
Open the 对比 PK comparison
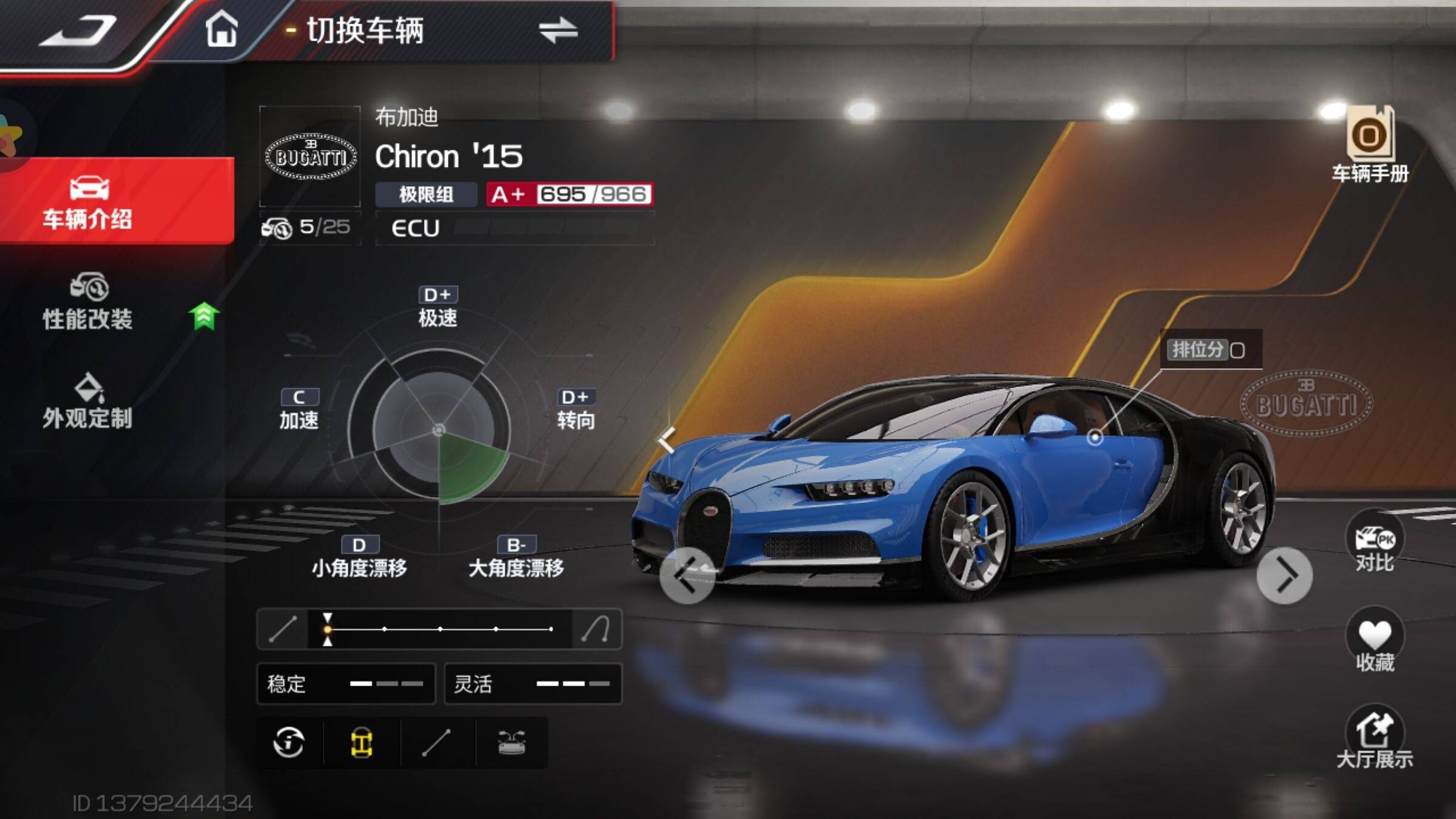(1375, 543)
